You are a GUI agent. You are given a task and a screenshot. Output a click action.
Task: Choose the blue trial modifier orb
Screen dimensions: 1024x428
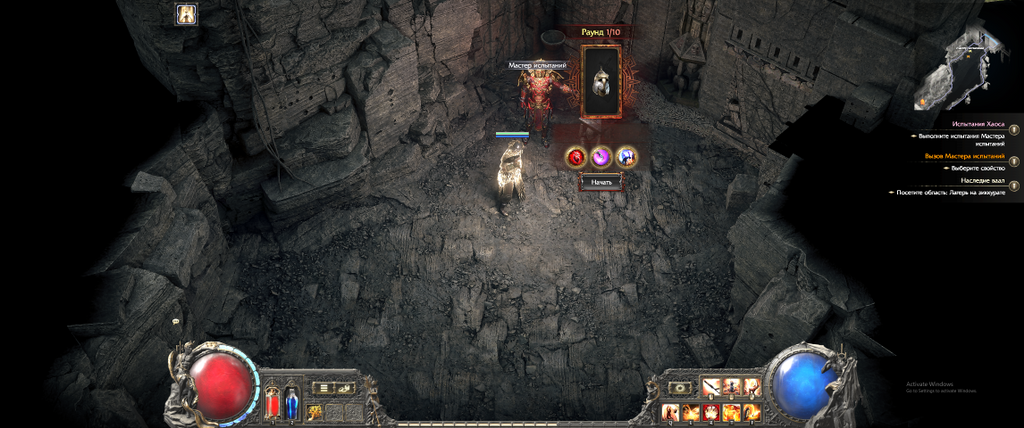click(x=627, y=156)
